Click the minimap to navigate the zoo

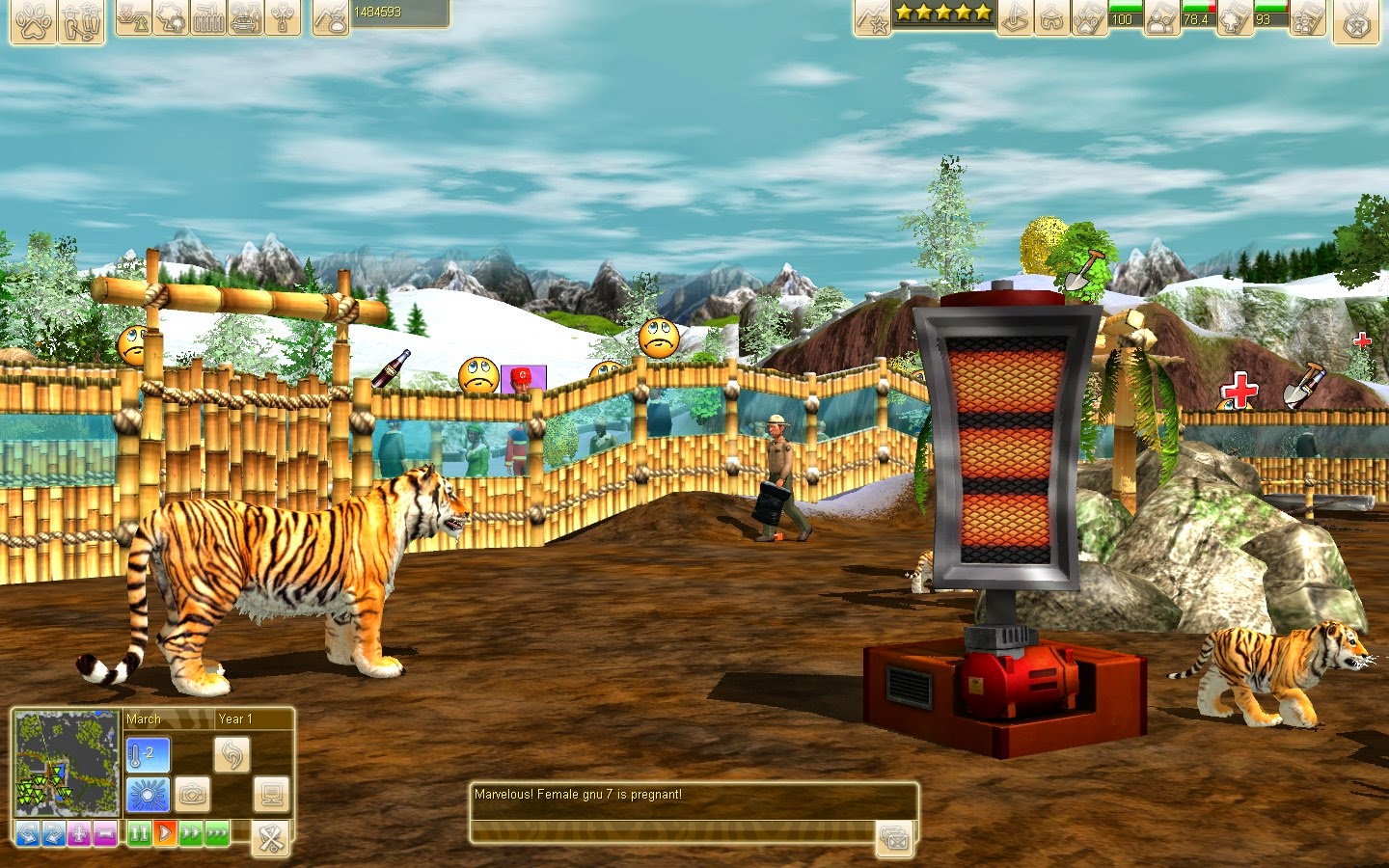[x=66, y=762]
